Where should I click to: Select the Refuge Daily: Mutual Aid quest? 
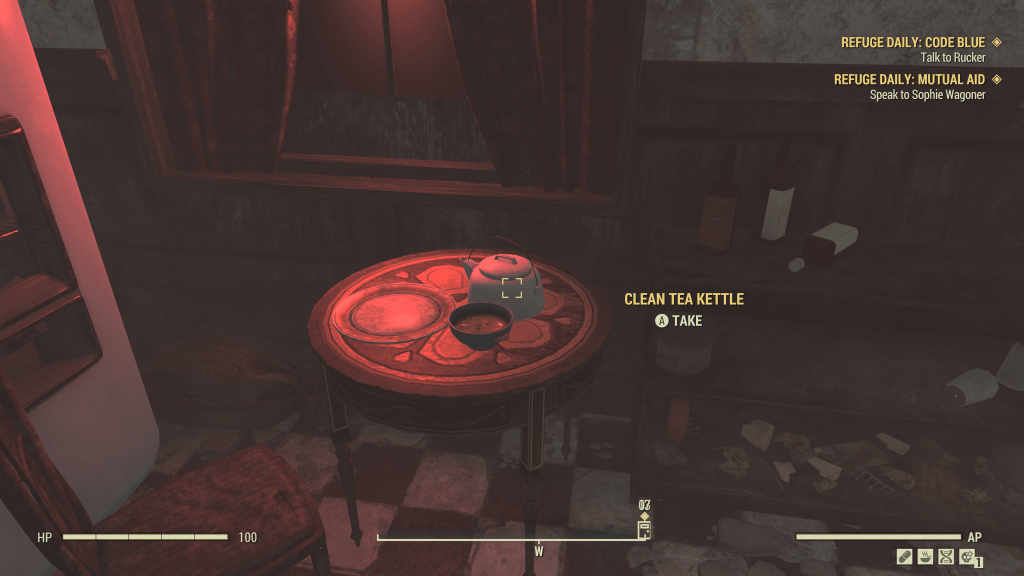tap(909, 79)
